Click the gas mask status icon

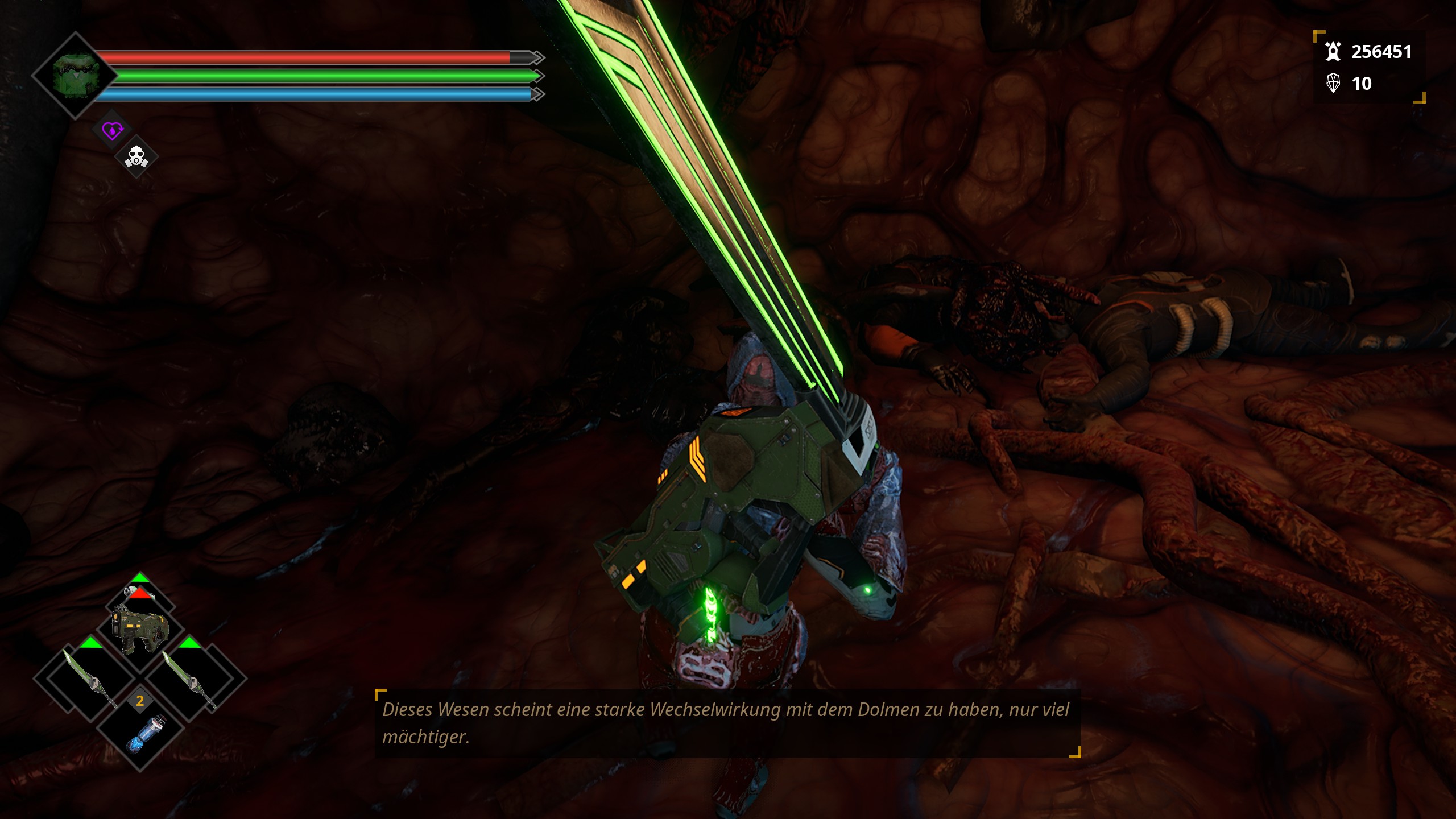pos(136,157)
